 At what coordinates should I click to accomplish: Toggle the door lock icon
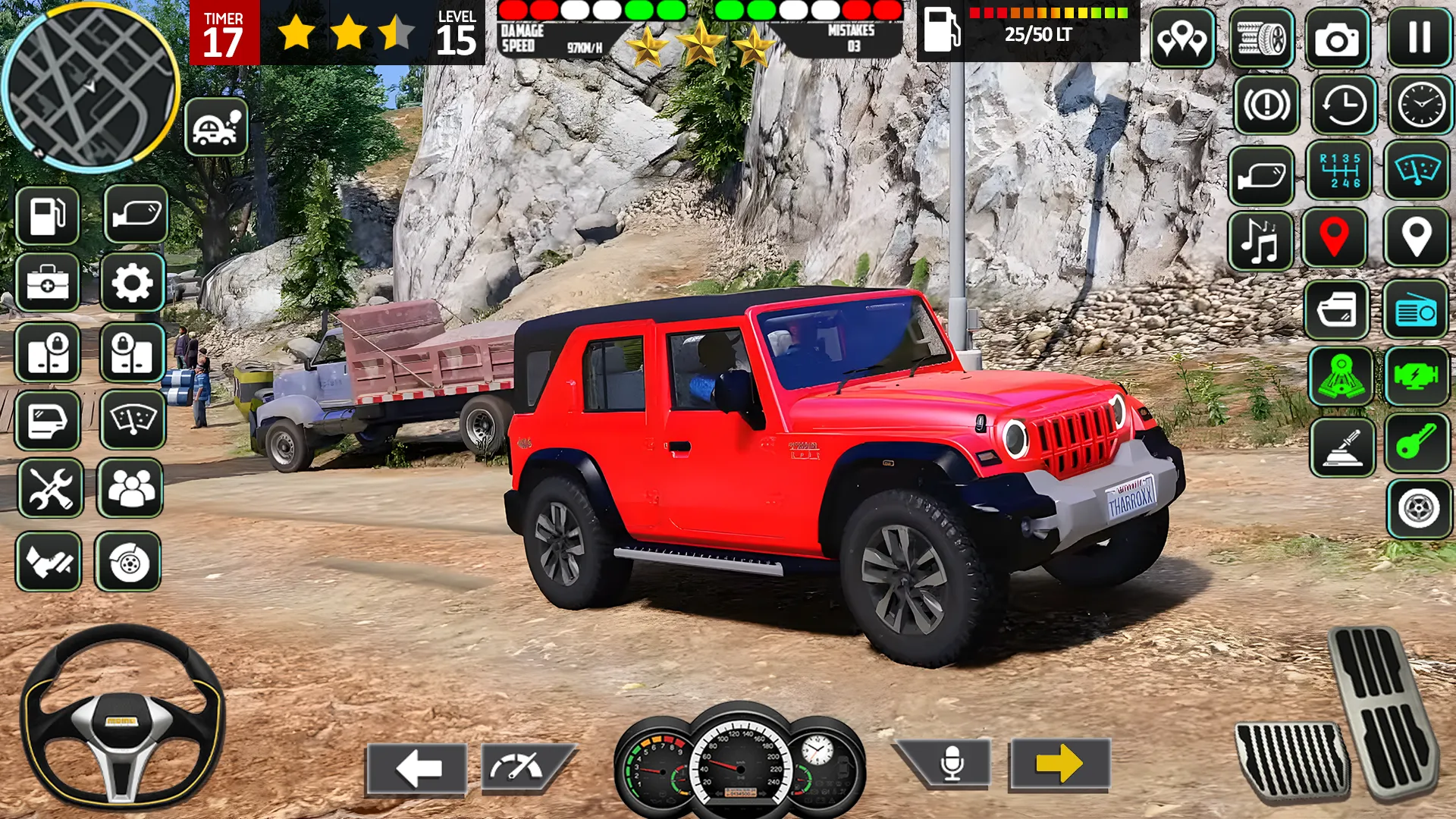(49, 349)
